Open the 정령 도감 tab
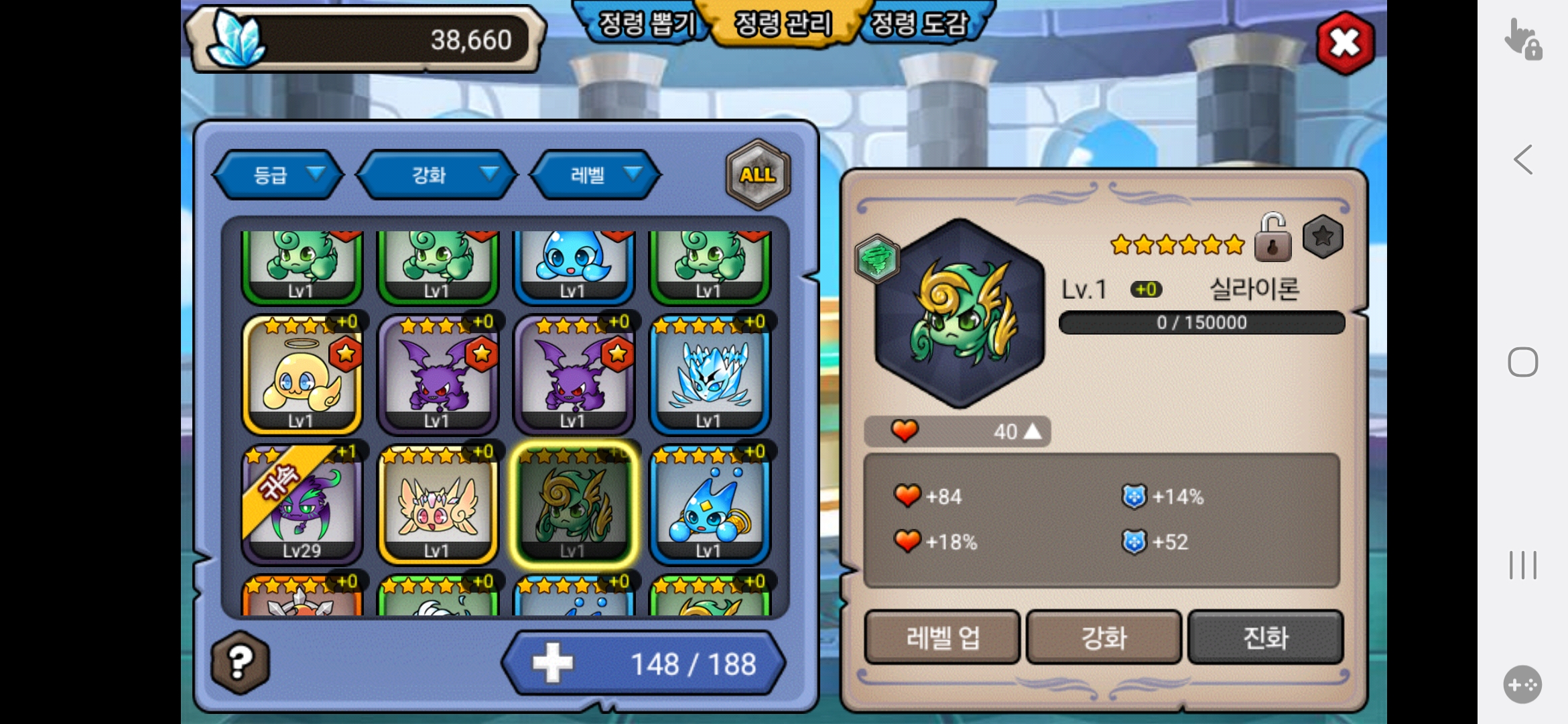 (x=919, y=24)
